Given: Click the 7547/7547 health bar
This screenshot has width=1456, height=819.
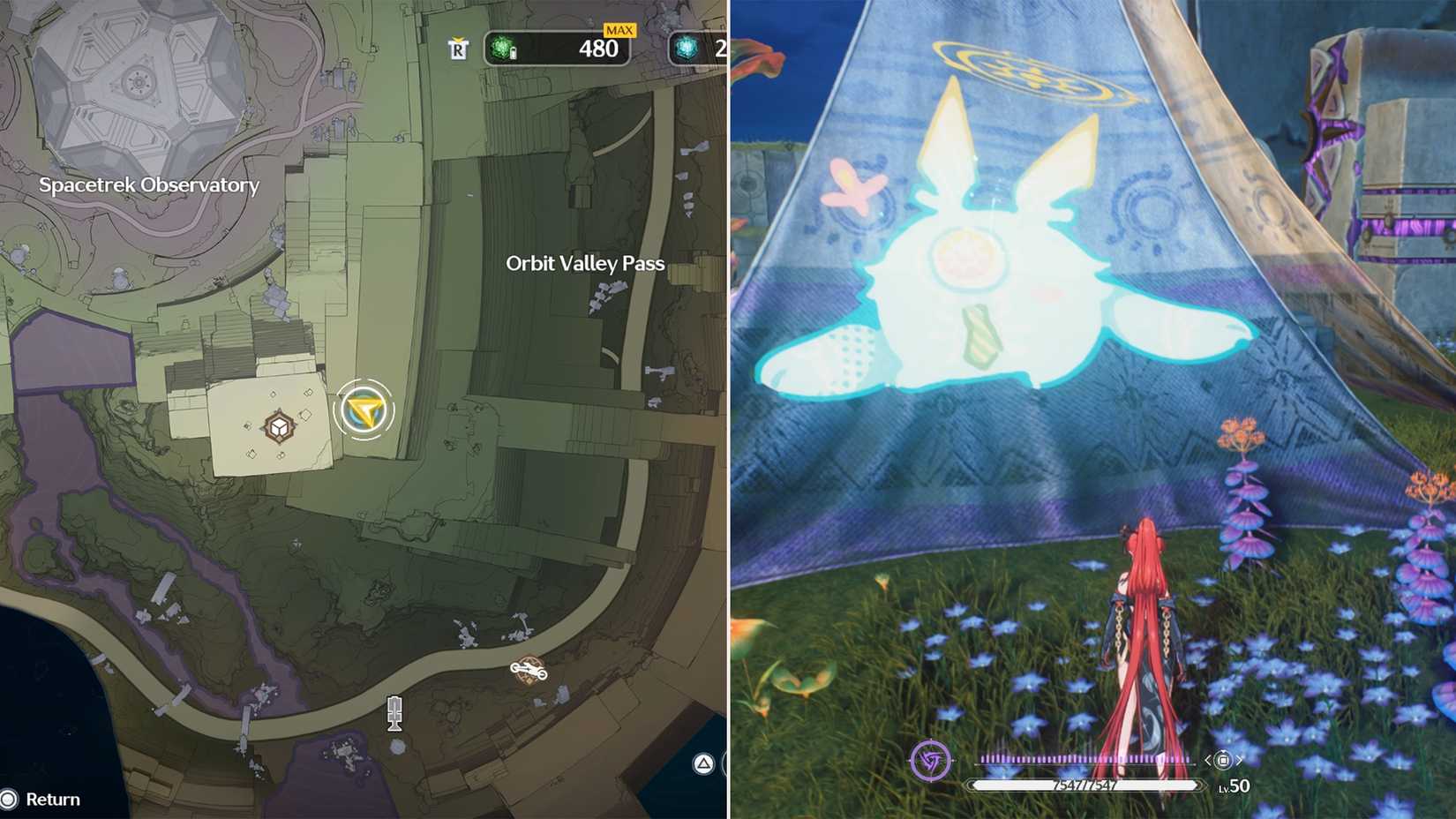Looking at the screenshot, I should coord(1085,784).
